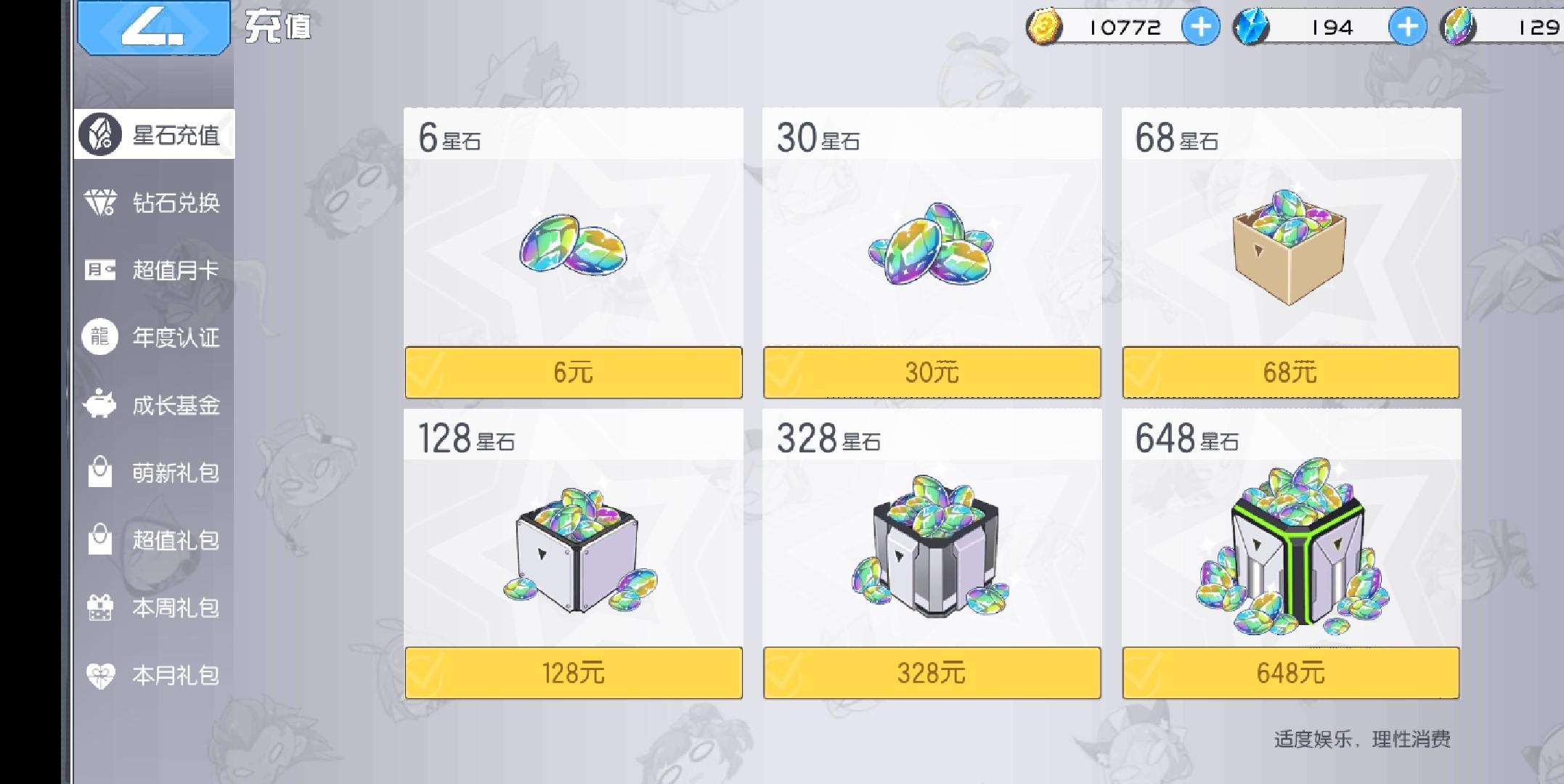Image resolution: width=1564 pixels, height=784 pixels.
Task: Click the gold coin currency icon
Action: [1043, 28]
